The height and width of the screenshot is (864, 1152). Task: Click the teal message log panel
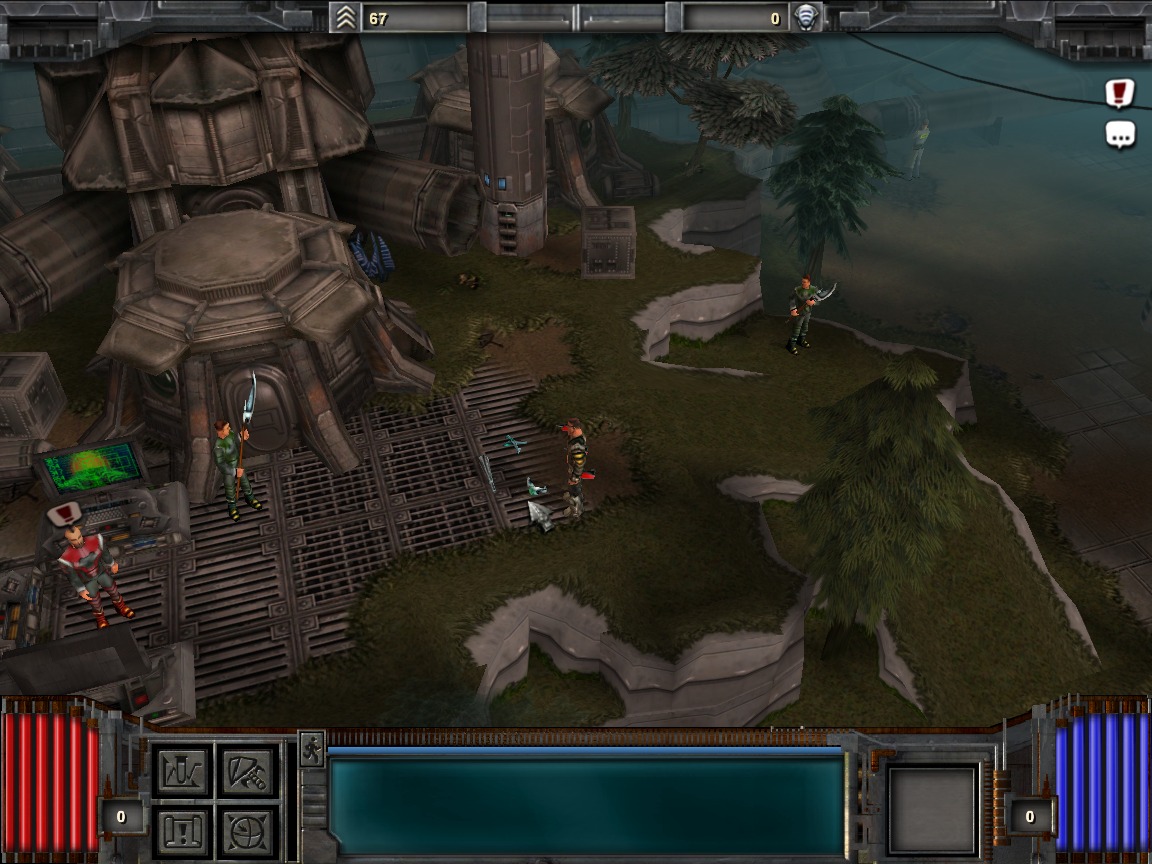587,806
